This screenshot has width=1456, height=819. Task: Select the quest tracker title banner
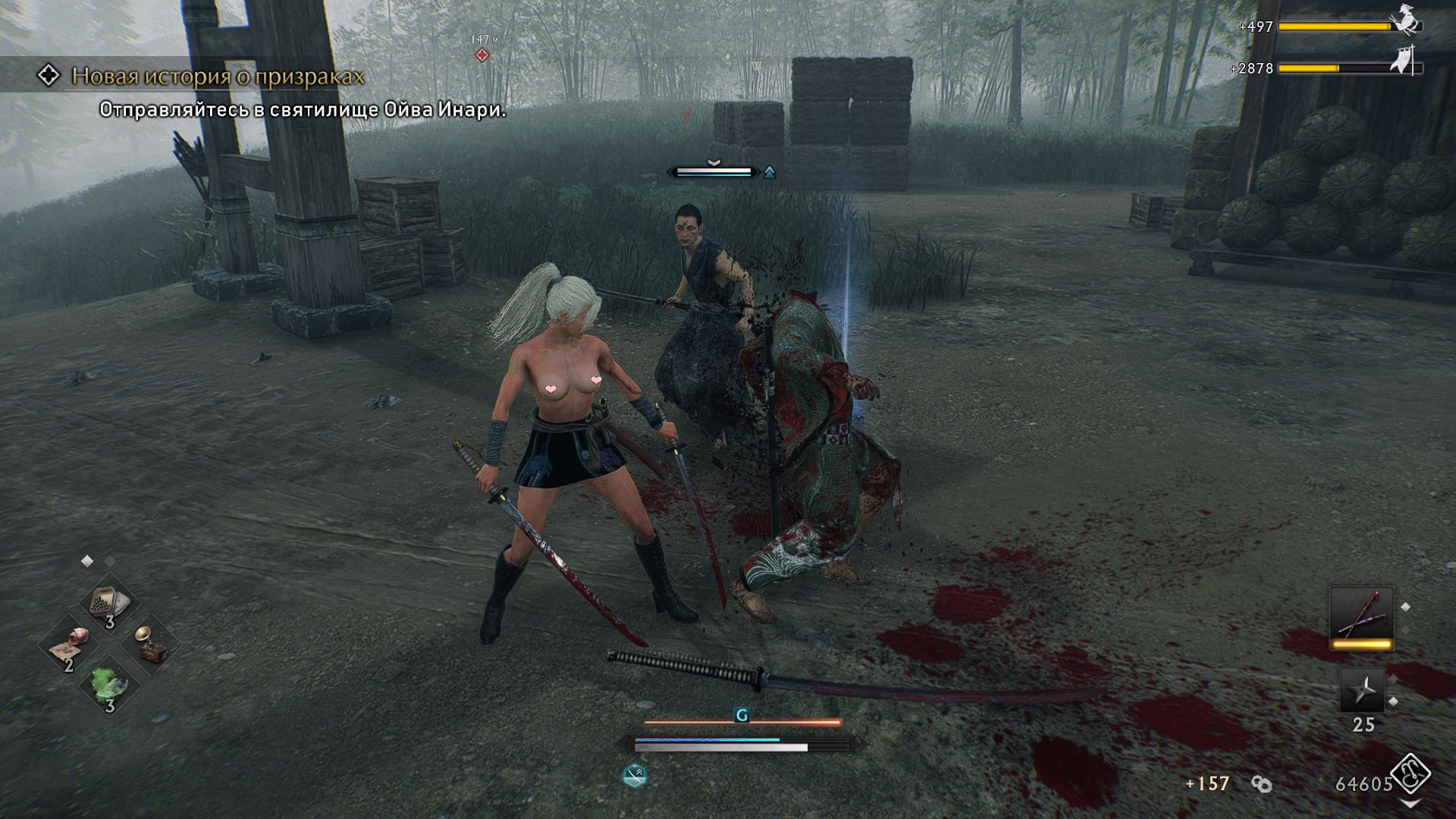218,76
